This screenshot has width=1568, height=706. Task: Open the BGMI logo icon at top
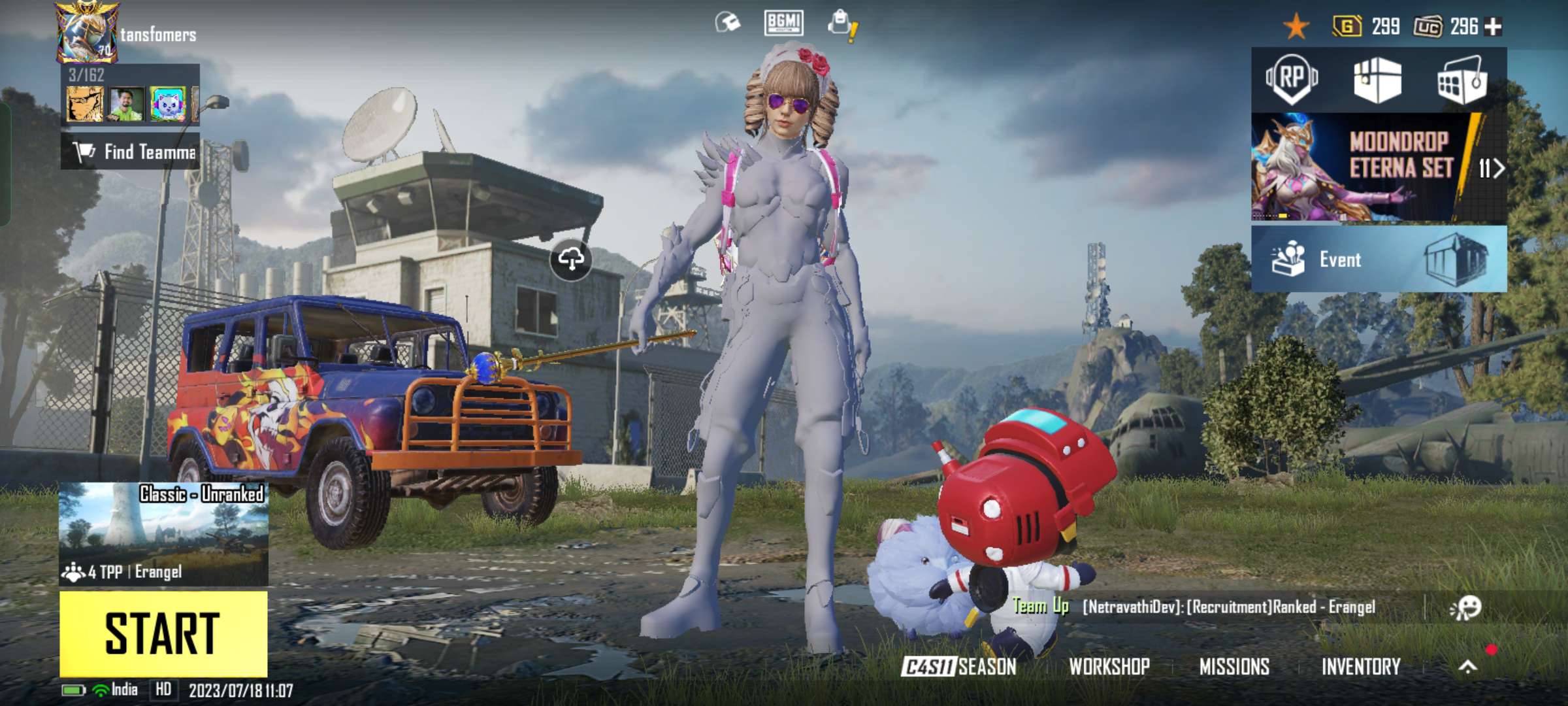click(x=783, y=23)
